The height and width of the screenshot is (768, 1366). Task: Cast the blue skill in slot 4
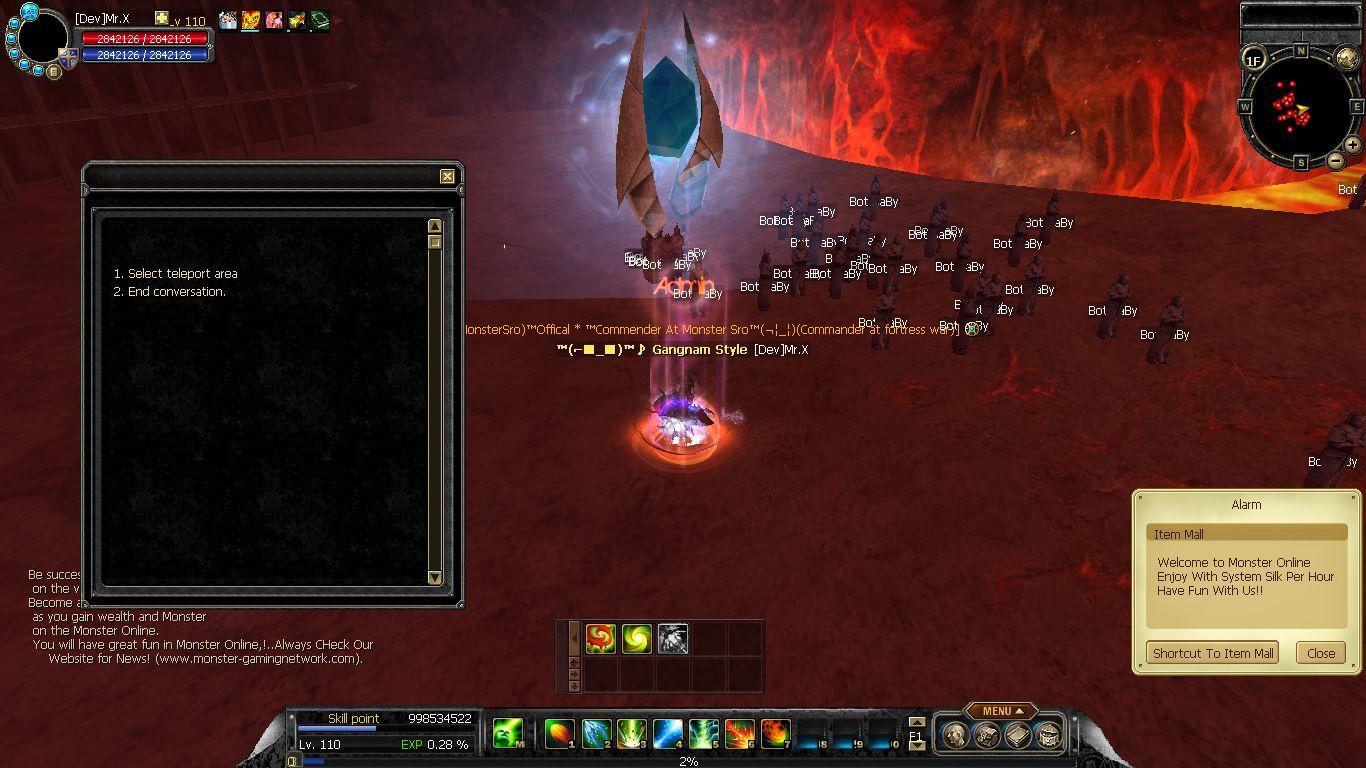[x=668, y=734]
